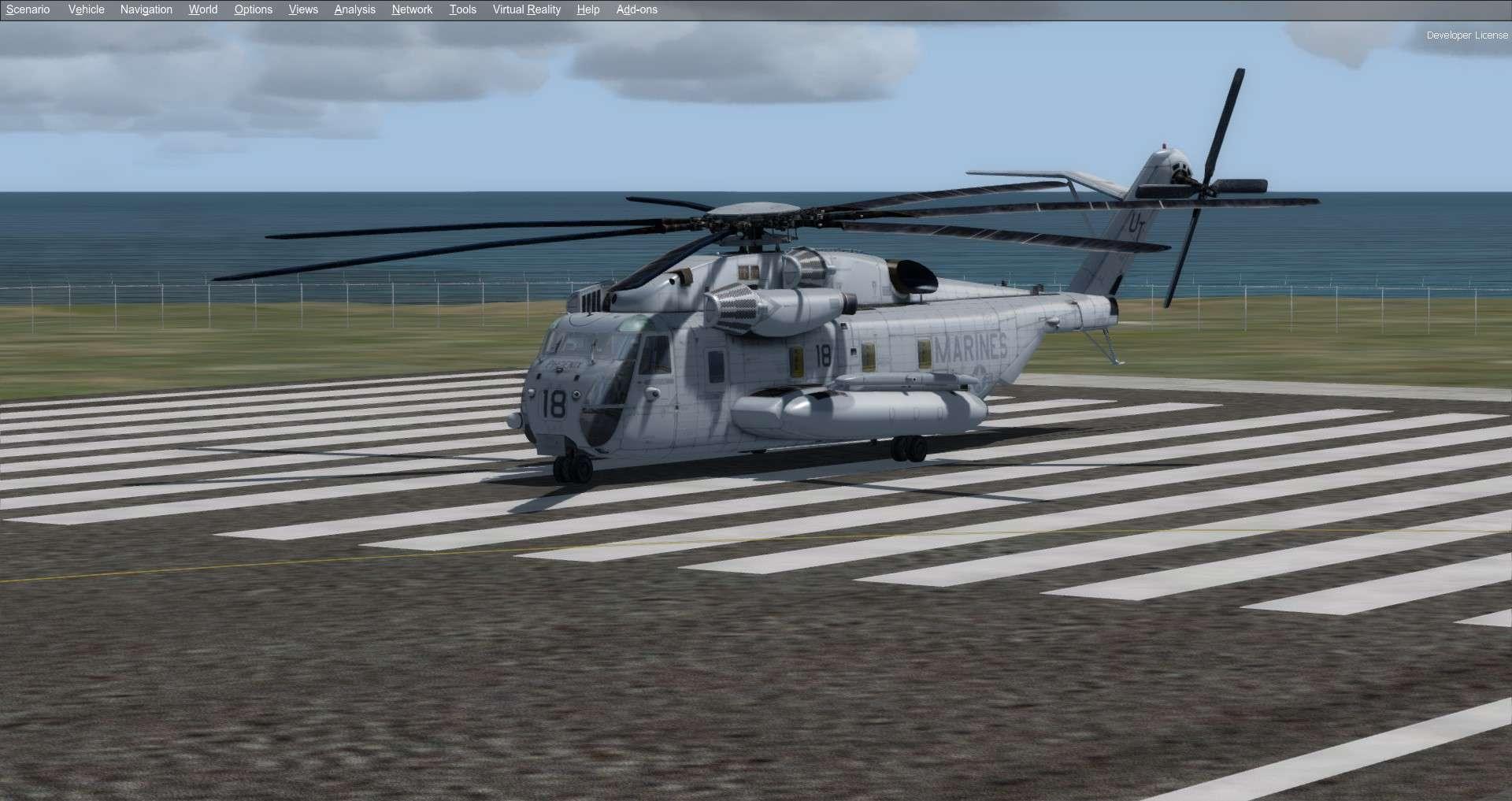The width and height of the screenshot is (1512, 801).
Task: Open the World menu
Action: click(202, 9)
